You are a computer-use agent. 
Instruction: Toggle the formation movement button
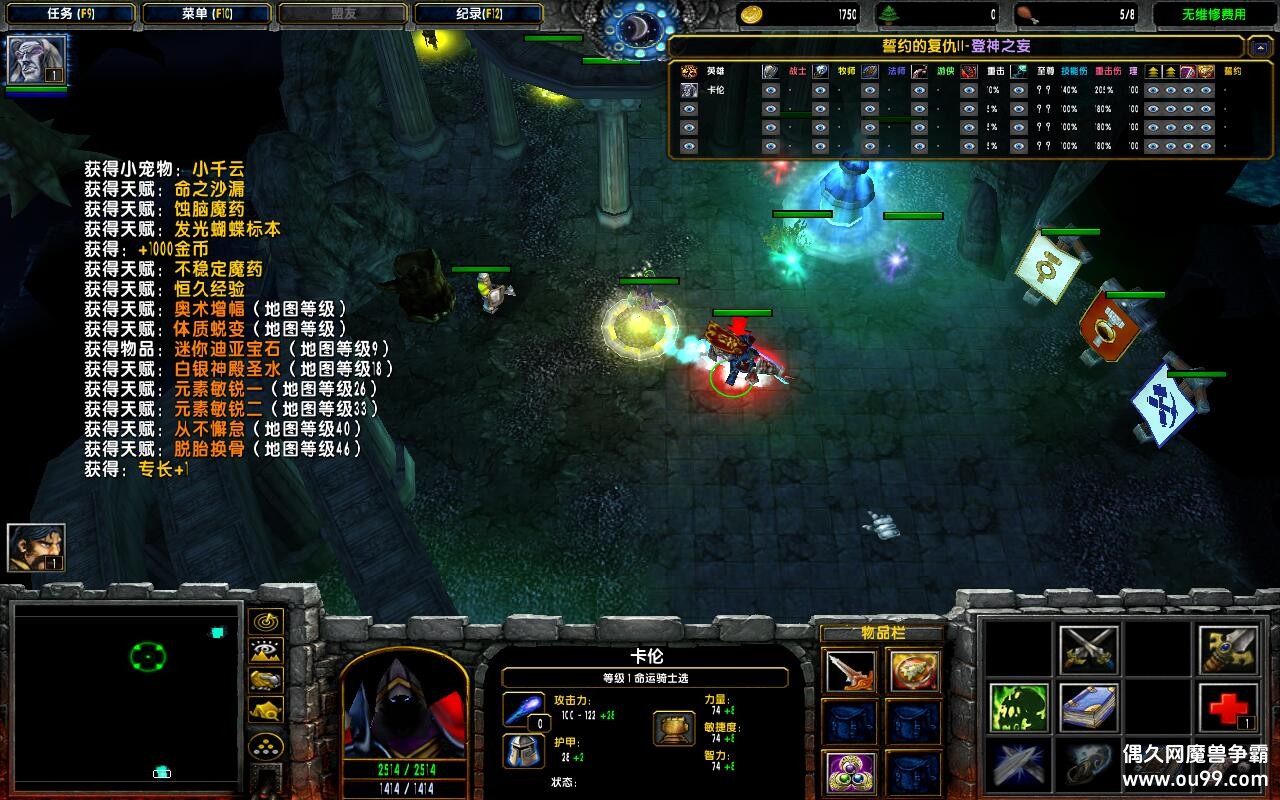pos(265,745)
